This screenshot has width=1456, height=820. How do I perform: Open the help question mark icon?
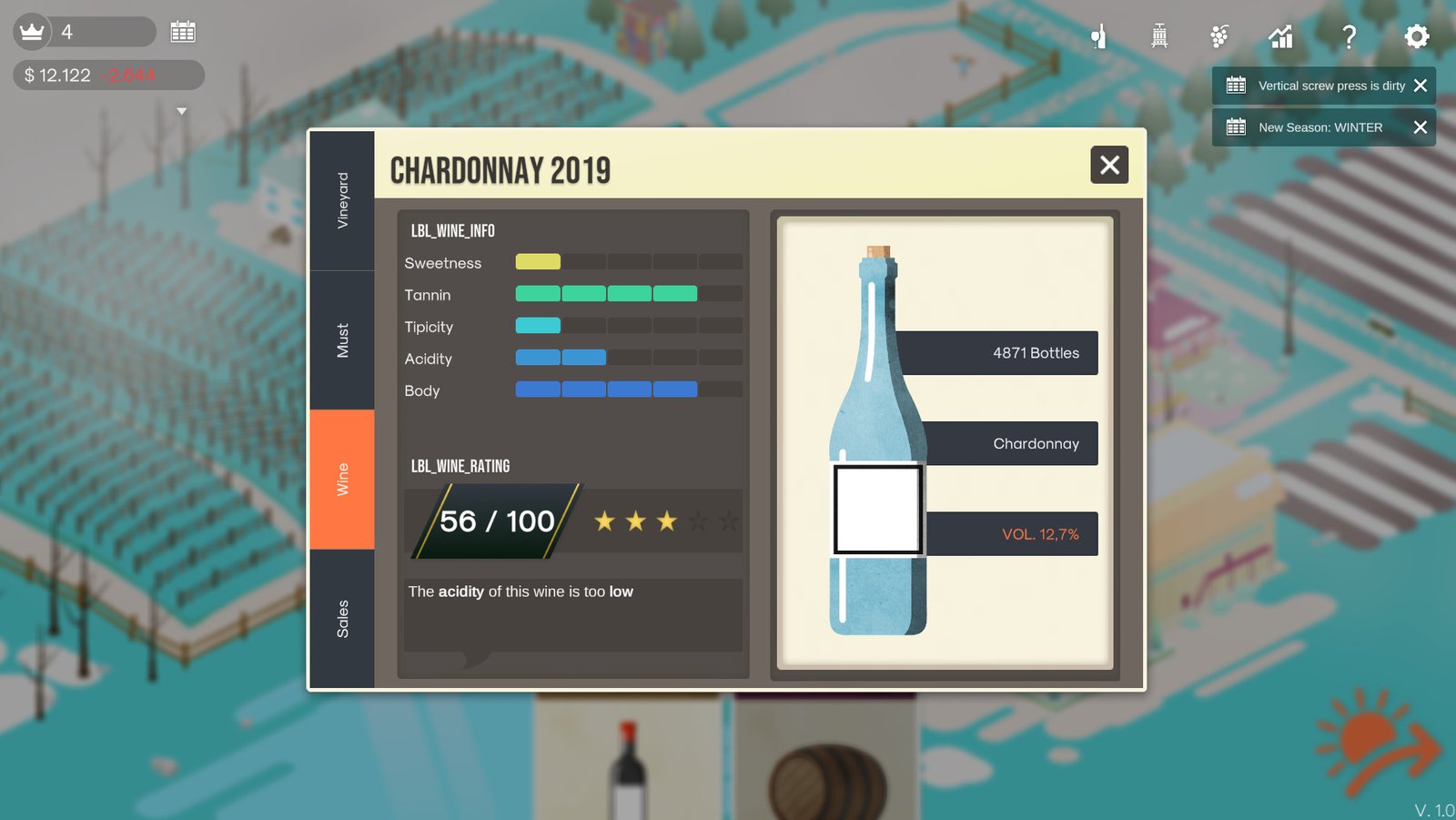tap(1350, 36)
